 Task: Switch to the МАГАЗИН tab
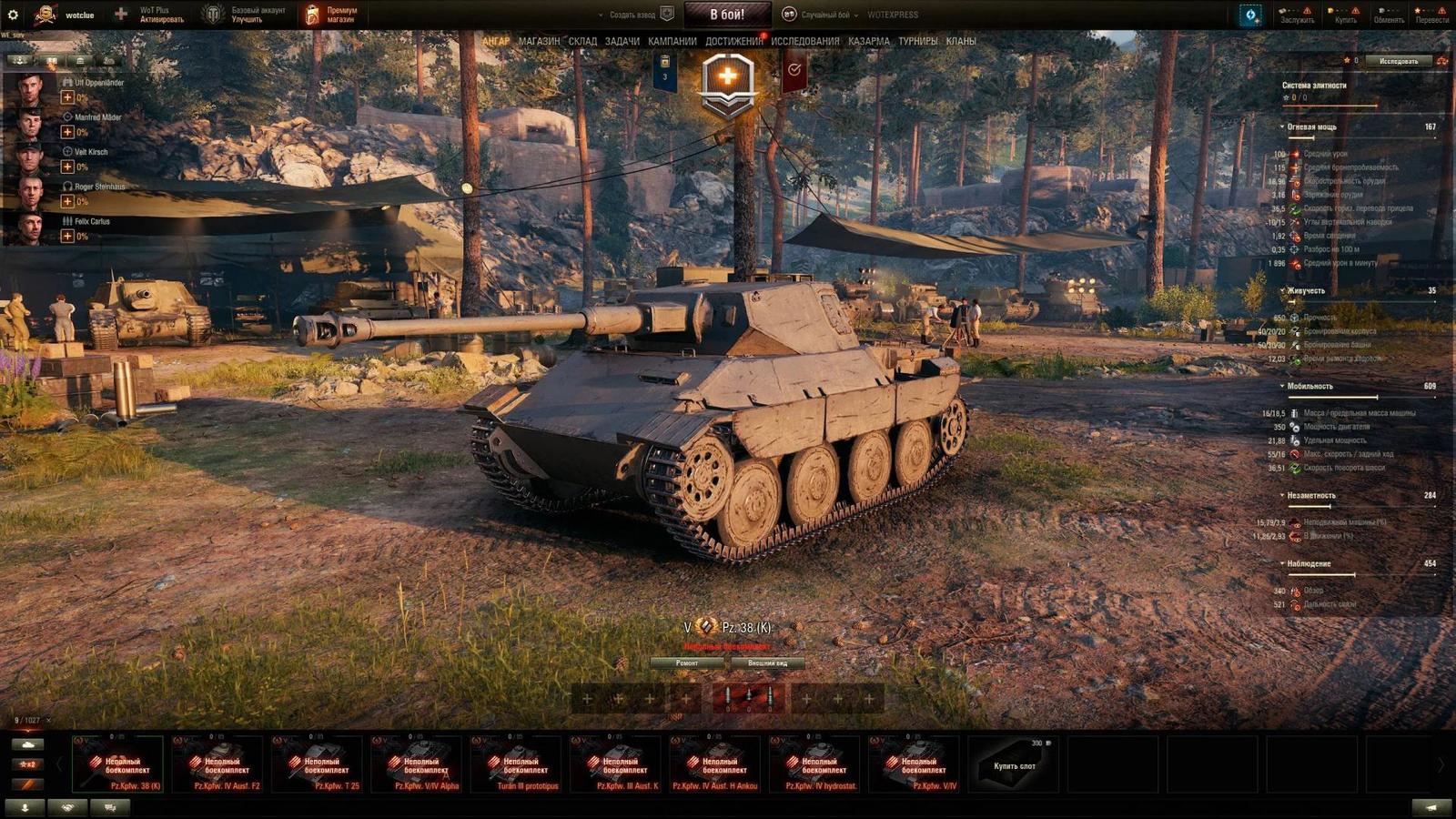[540, 40]
